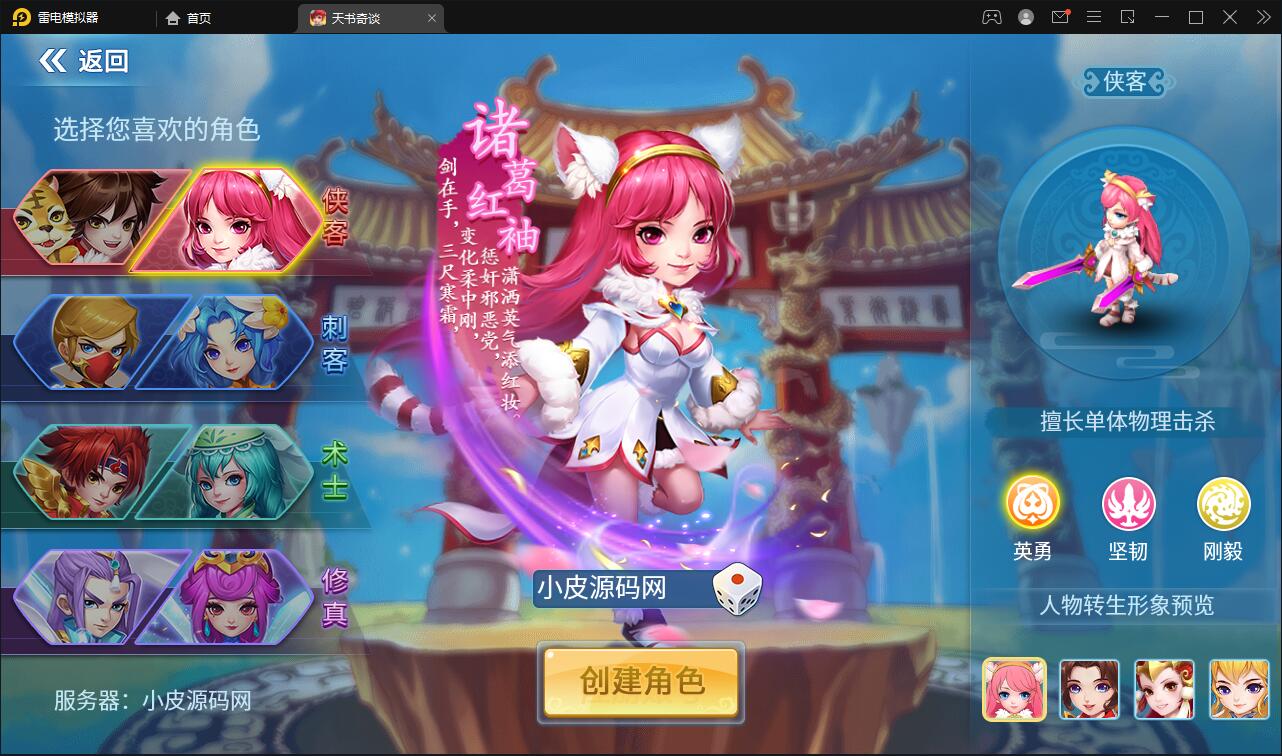Screen dimensions: 1282x756
Task: Click the user account icon in emulator titlebar
Action: pos(1026,17)
